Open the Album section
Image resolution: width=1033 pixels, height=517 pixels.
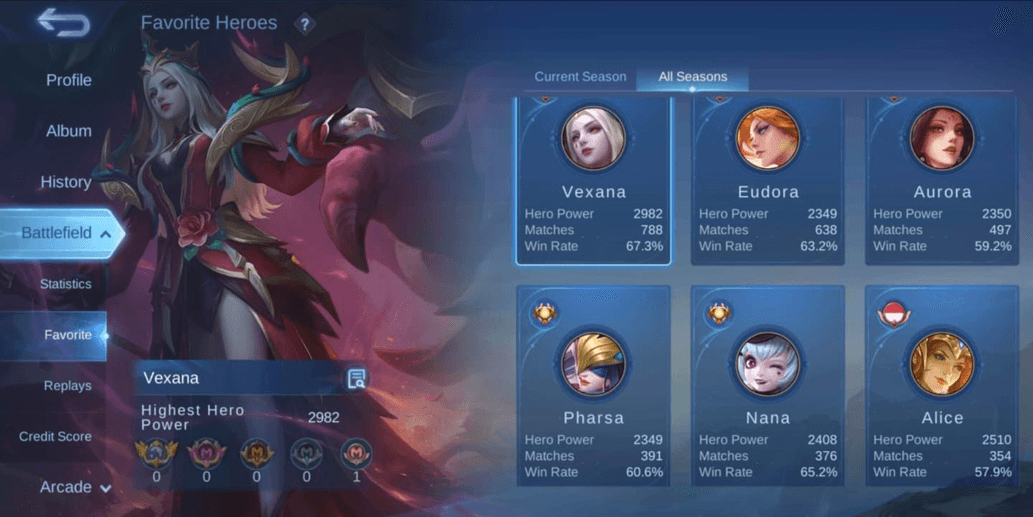pyautogui.click(x=68, y=131)
